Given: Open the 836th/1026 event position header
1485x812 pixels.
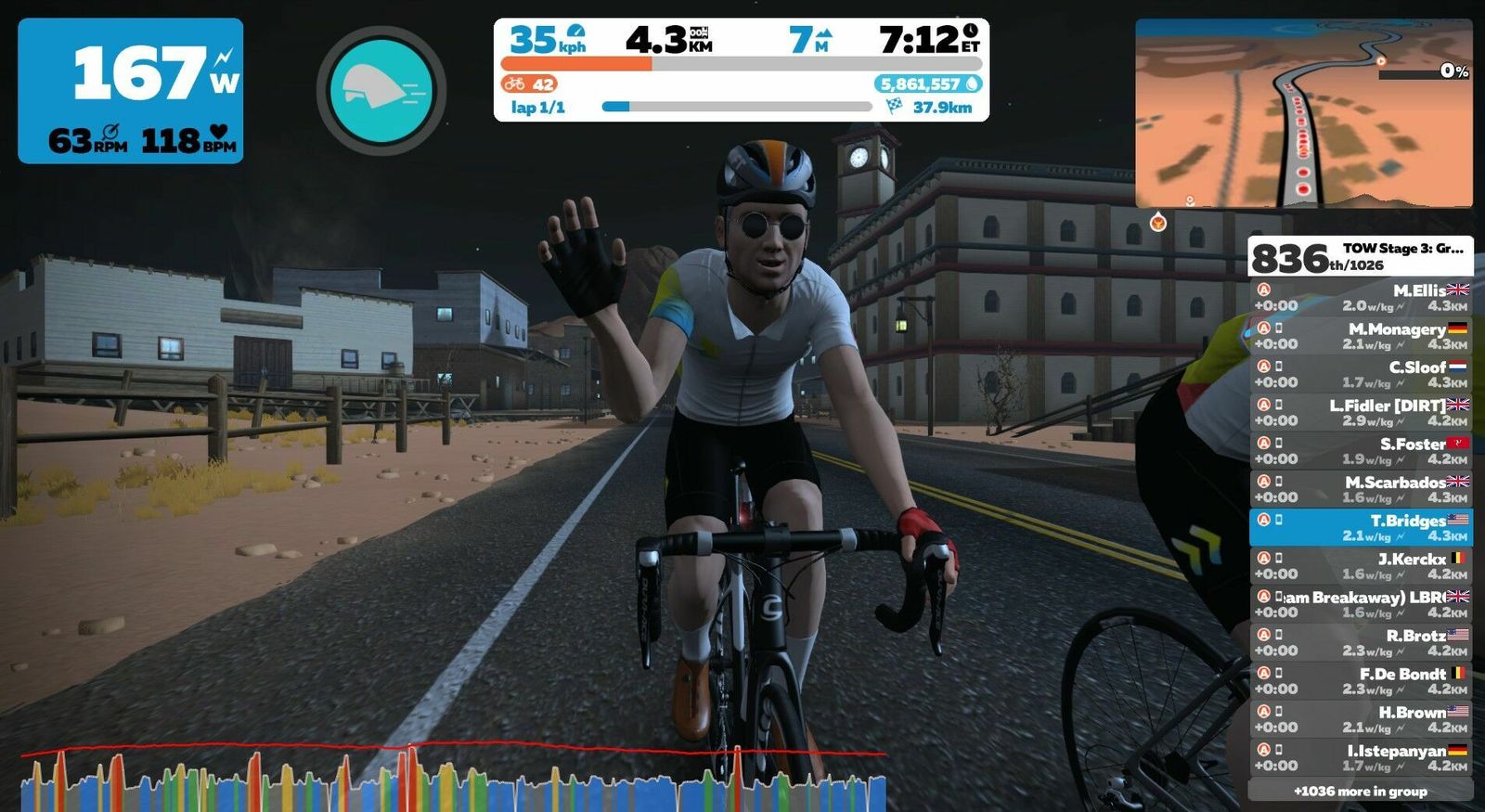Looking at the screenshot, I should [x=1361, y=256].
